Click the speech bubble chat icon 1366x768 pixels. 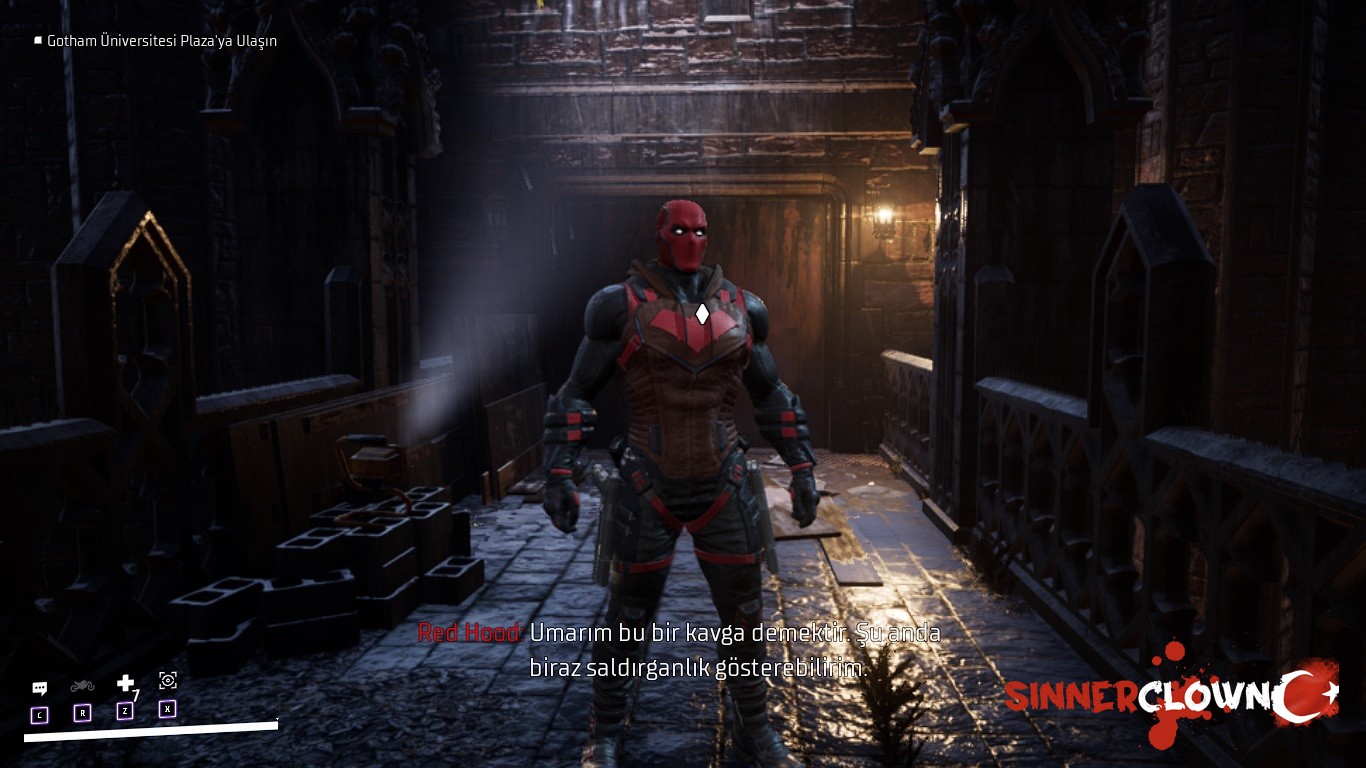(39, 688)
